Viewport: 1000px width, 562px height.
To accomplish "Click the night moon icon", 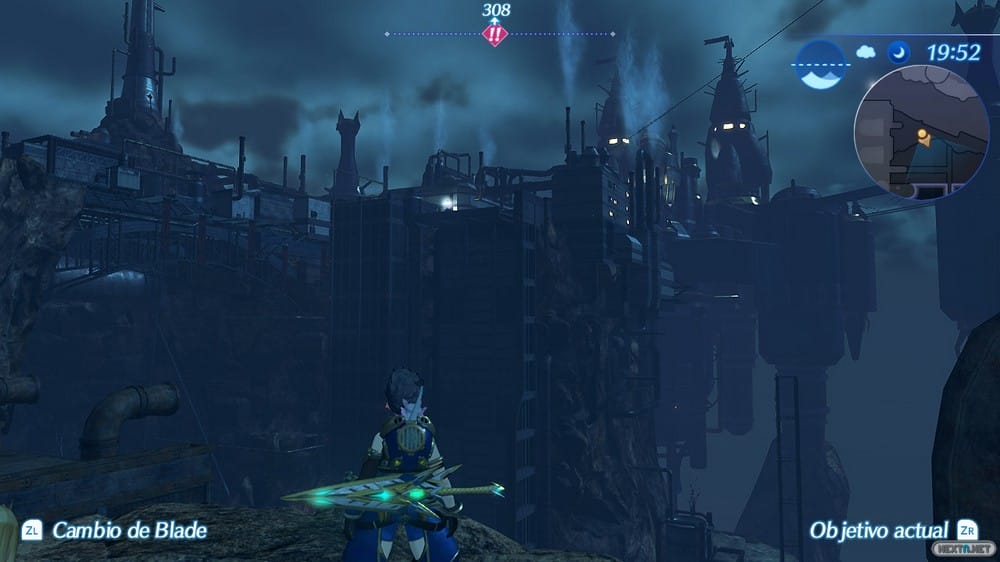I will pyautogui.click(x=899, y=52).
